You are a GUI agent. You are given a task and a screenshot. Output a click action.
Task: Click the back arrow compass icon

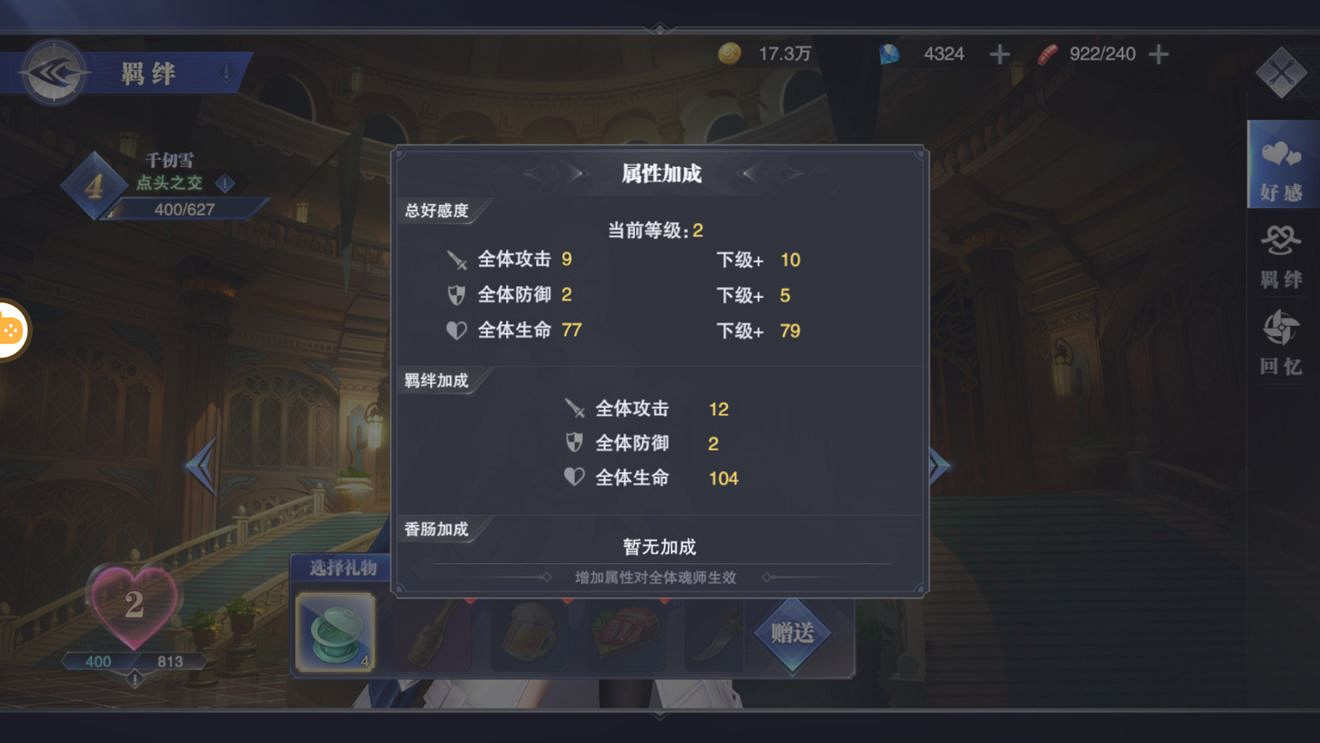click(x=55, y=72)
